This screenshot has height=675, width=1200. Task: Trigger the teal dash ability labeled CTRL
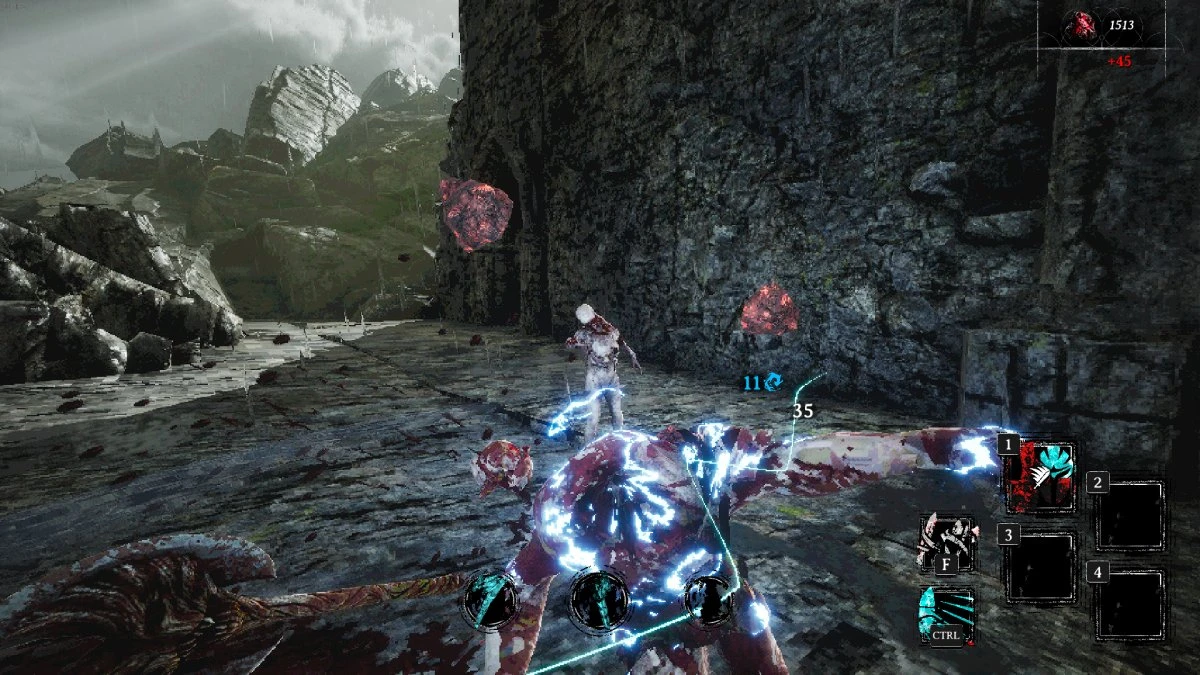[947, 613]
